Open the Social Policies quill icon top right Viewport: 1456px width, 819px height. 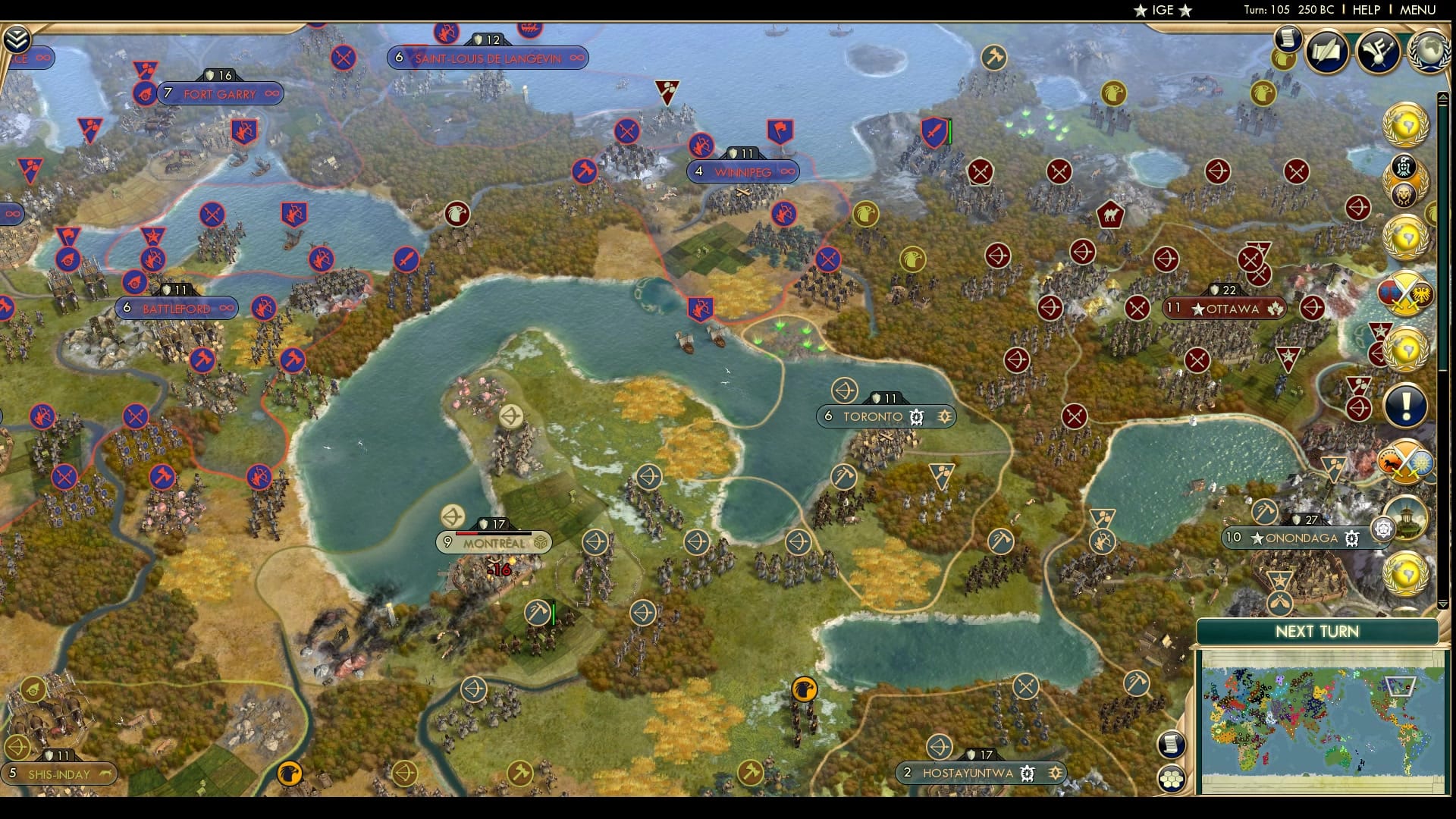[1326, 49]
